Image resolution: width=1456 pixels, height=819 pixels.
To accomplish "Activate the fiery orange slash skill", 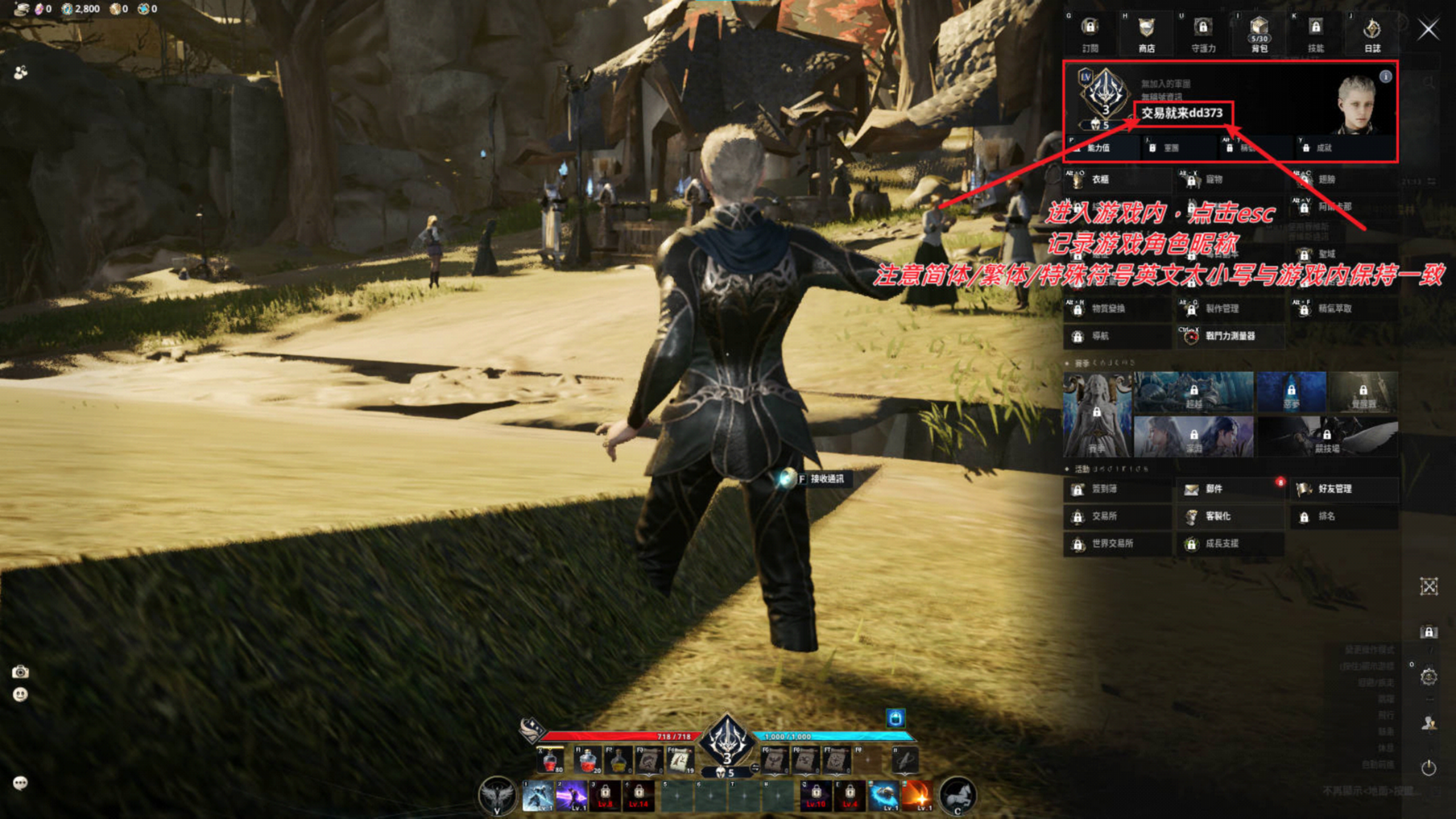I will (917, 796).
